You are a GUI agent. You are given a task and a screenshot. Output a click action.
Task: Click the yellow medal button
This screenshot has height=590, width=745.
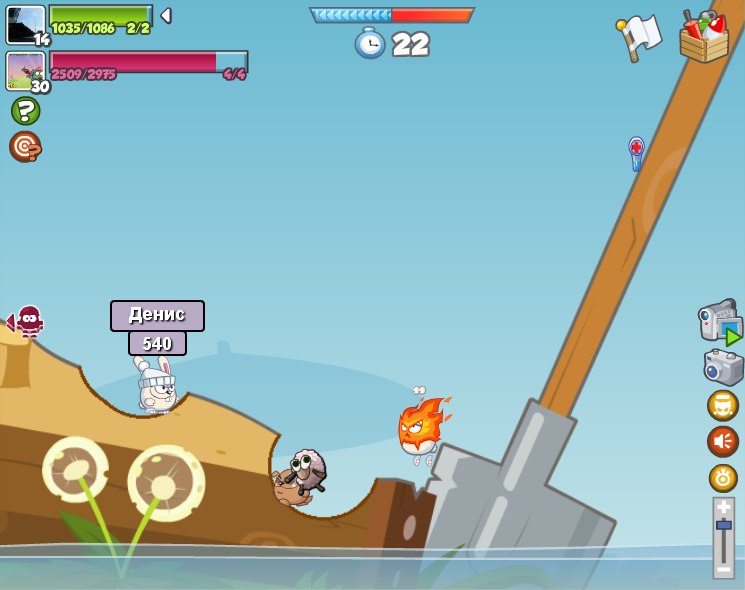[722, 477]
